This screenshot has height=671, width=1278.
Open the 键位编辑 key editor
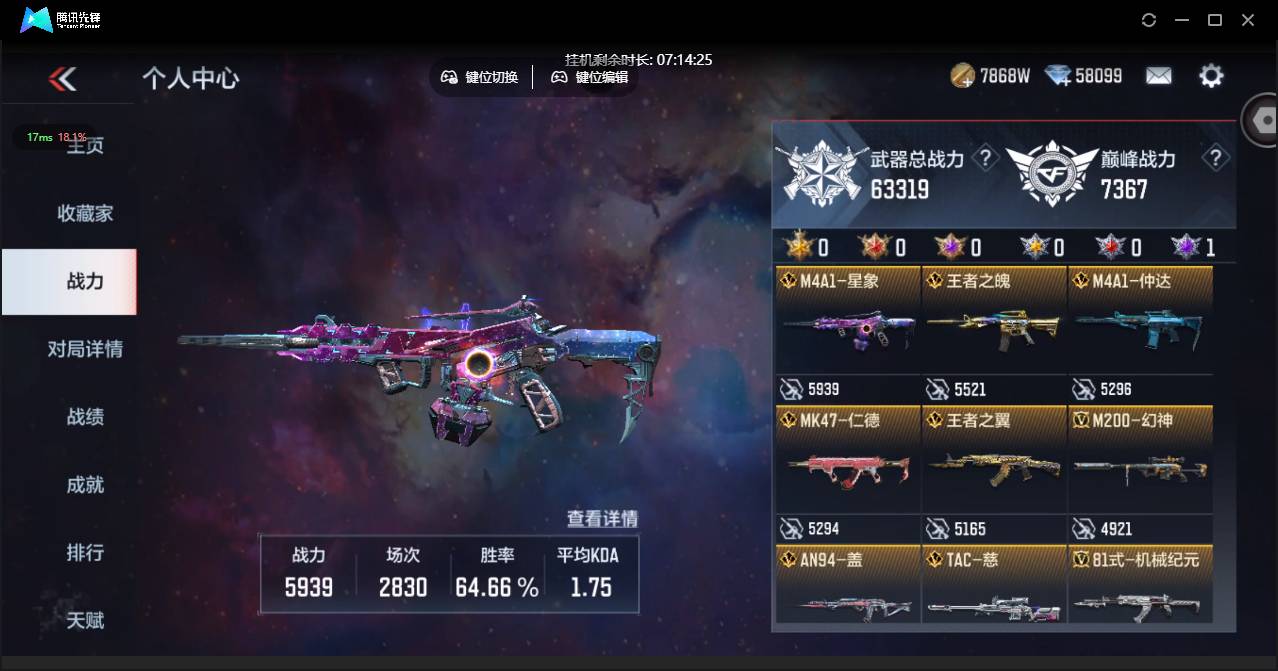point(590,77)
